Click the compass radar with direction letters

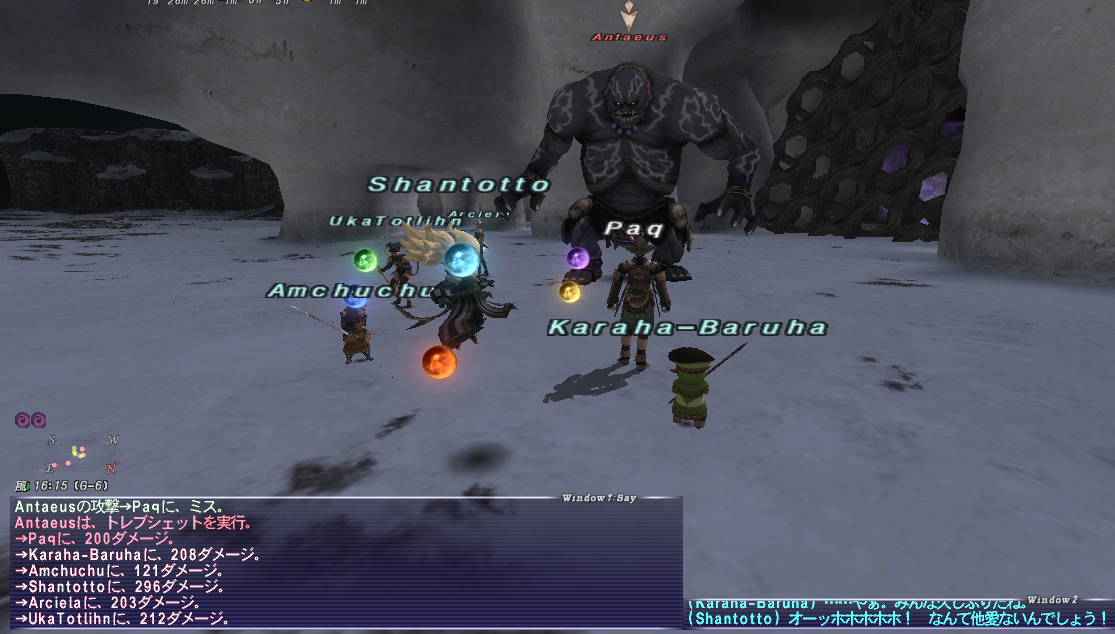coord(81,455)
